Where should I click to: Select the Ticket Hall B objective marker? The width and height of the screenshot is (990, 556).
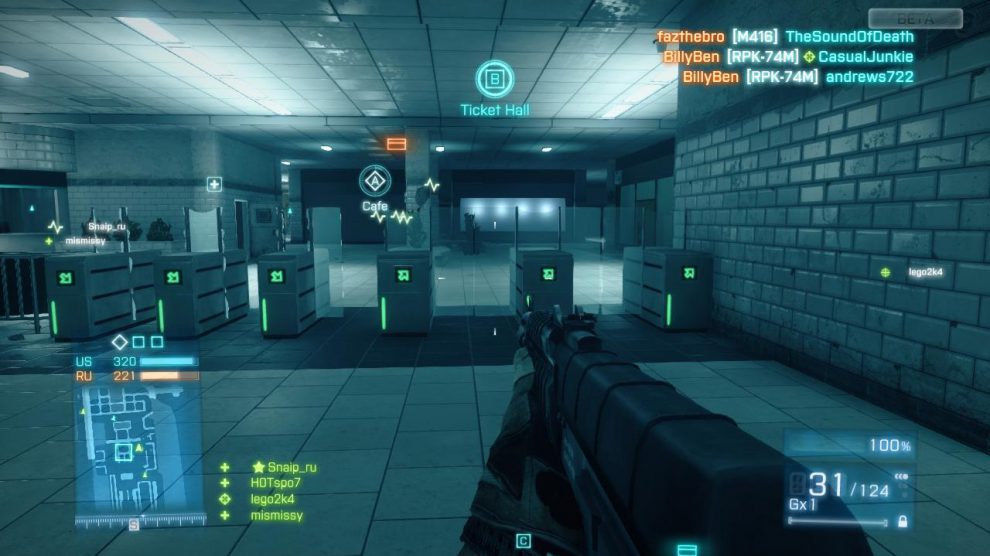click(x=494, y=79)
